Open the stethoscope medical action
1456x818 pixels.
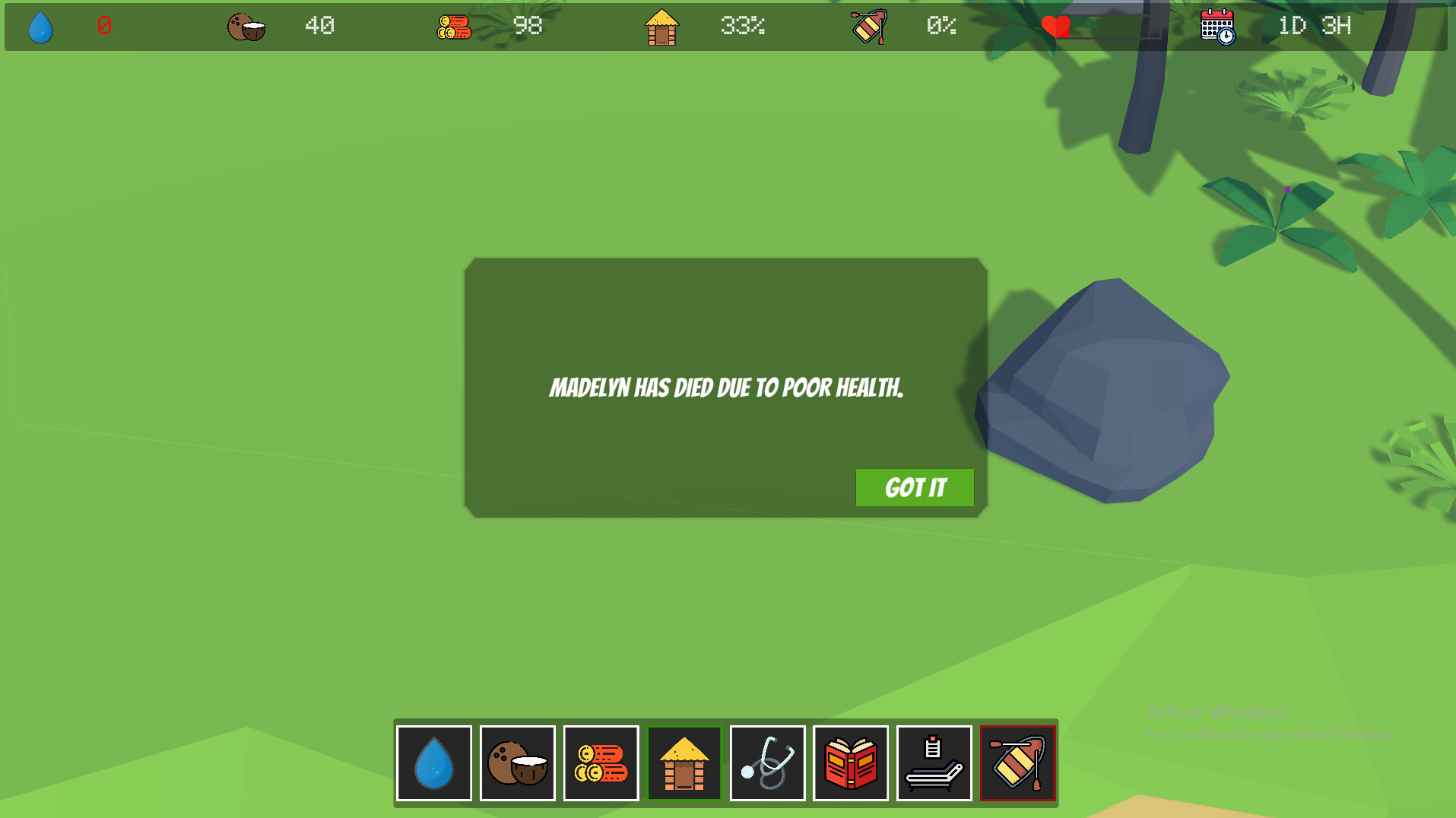[x=767, y=763]
